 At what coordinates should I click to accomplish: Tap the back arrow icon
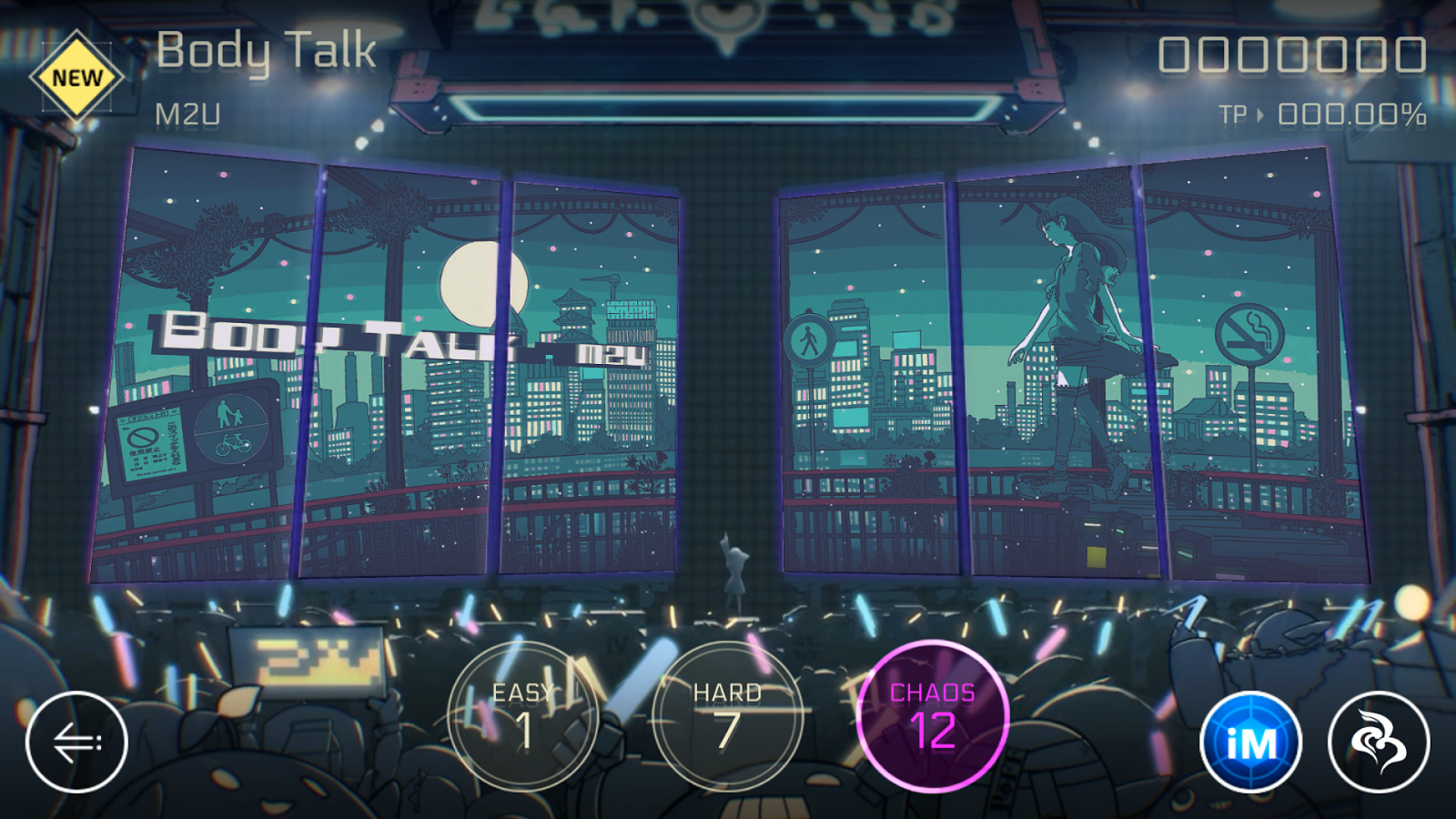coord(80,742)
